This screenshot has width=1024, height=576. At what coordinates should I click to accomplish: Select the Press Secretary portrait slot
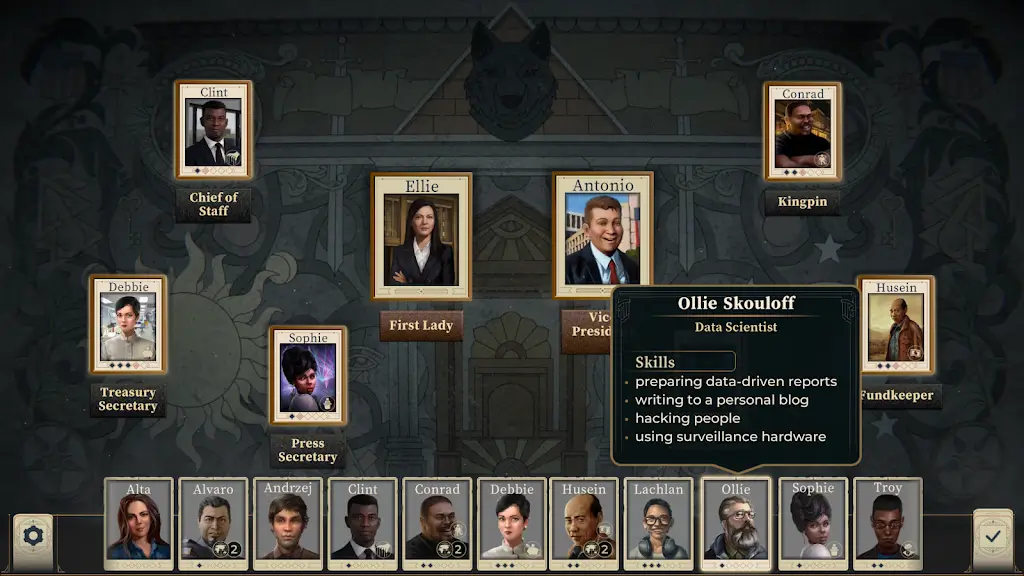[x=308, y=376]
